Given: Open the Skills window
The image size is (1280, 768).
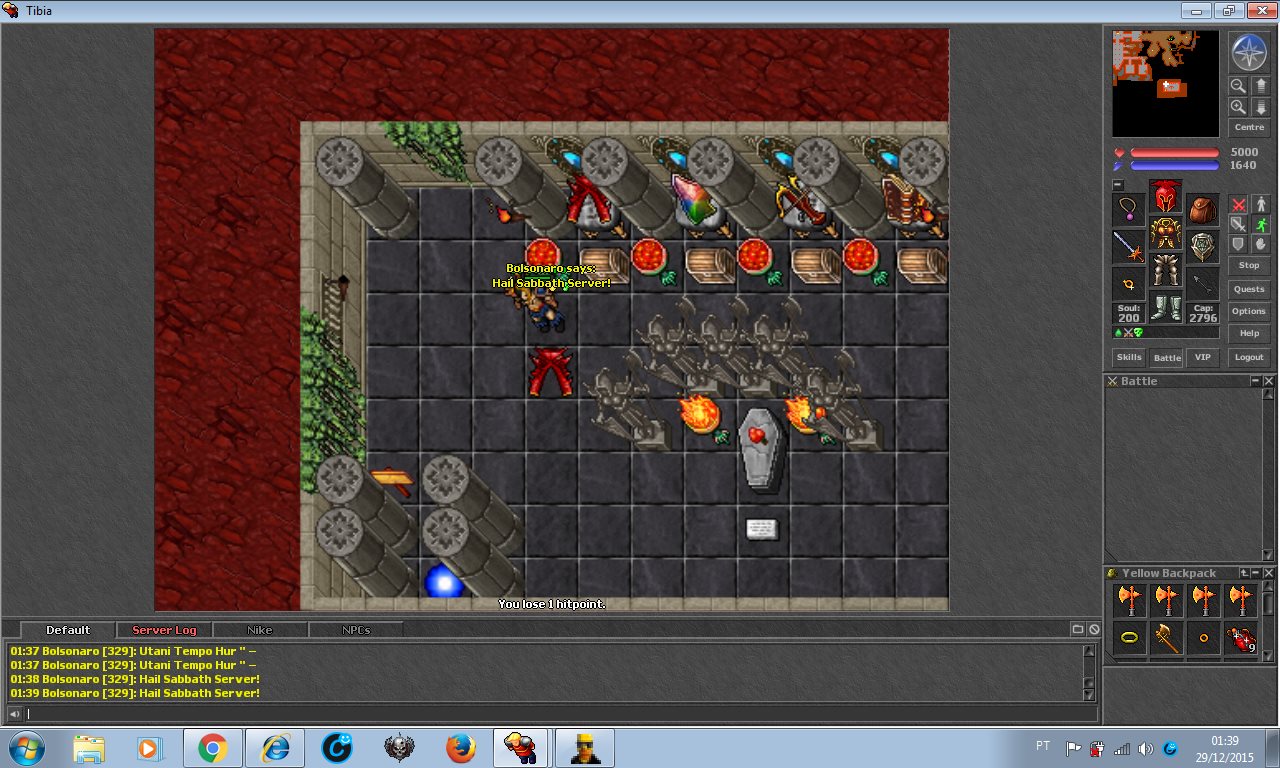Looking at the screenshot, I should click(1129, 357).
